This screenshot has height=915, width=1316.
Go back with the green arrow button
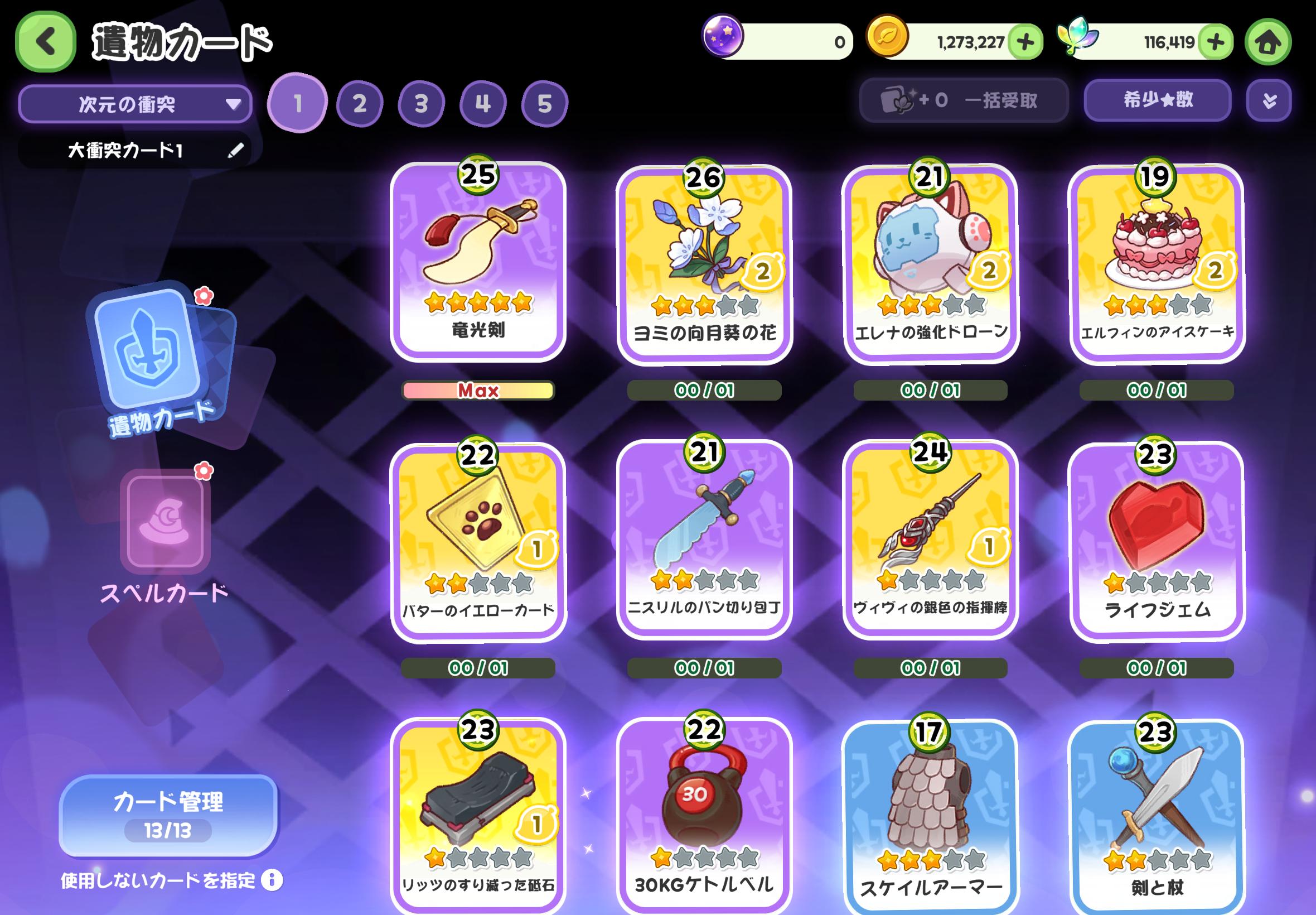coord(46,42)
